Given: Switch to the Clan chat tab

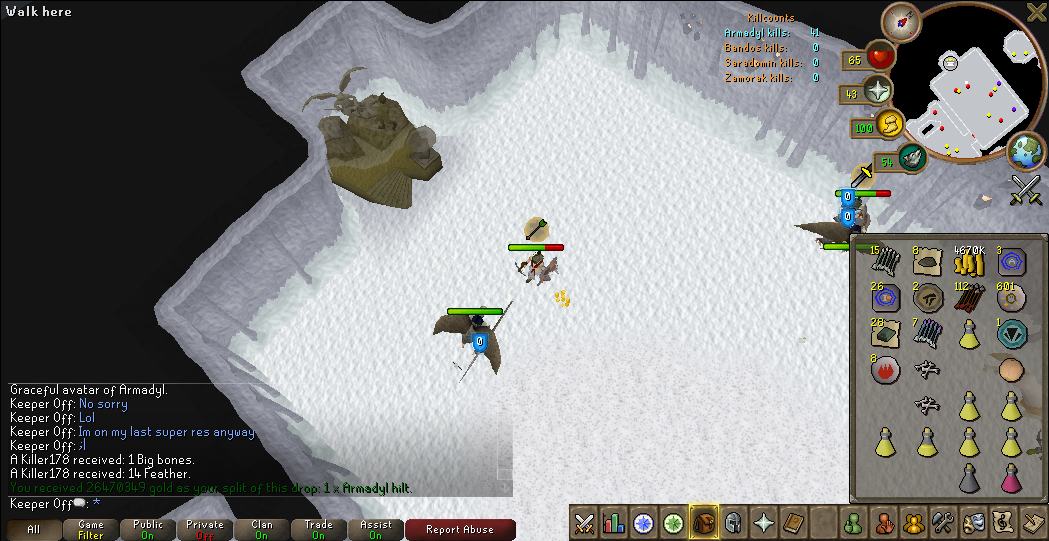Looking at the screenshot, I should [x=262, y=530].
